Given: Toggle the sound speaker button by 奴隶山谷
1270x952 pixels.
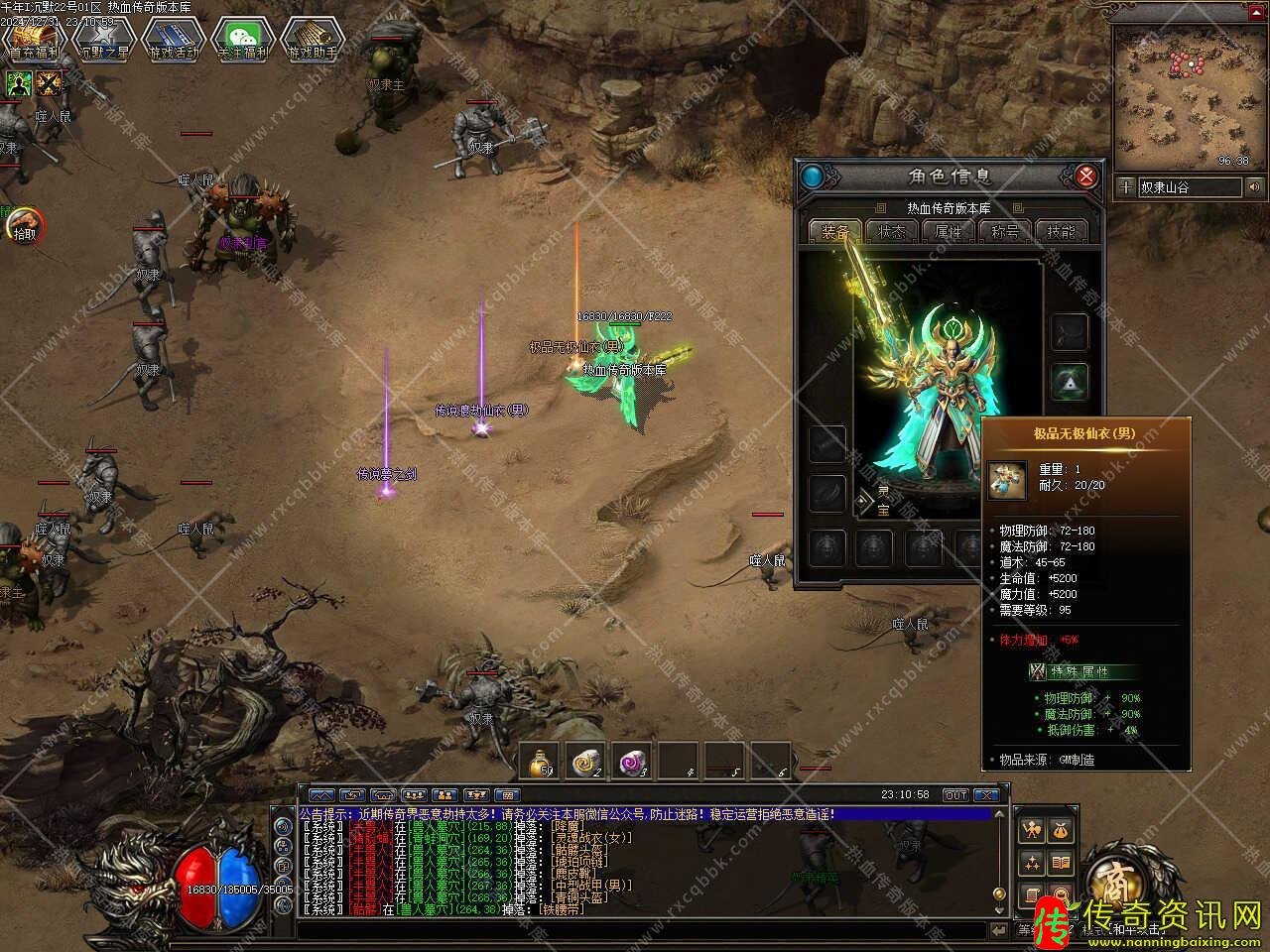Looking at the screenshot, I should 1255,186.
